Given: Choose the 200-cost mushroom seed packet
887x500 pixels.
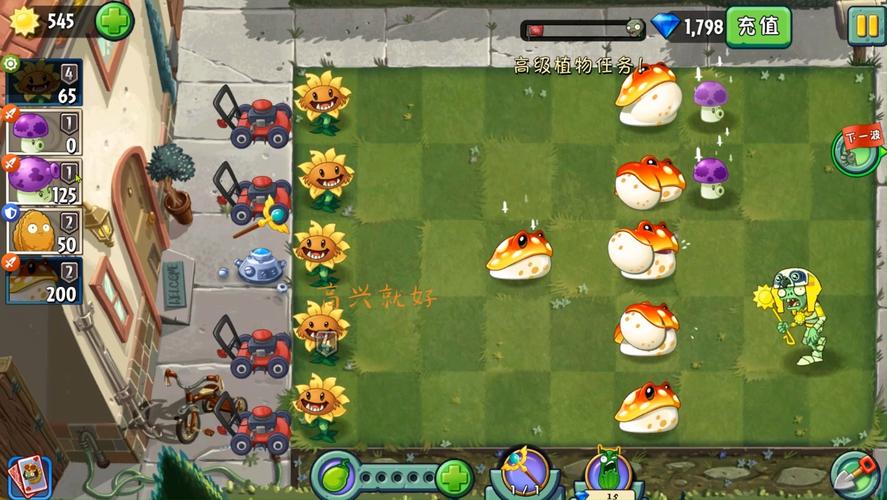Looking at the screenshot, I should [42, 280].
